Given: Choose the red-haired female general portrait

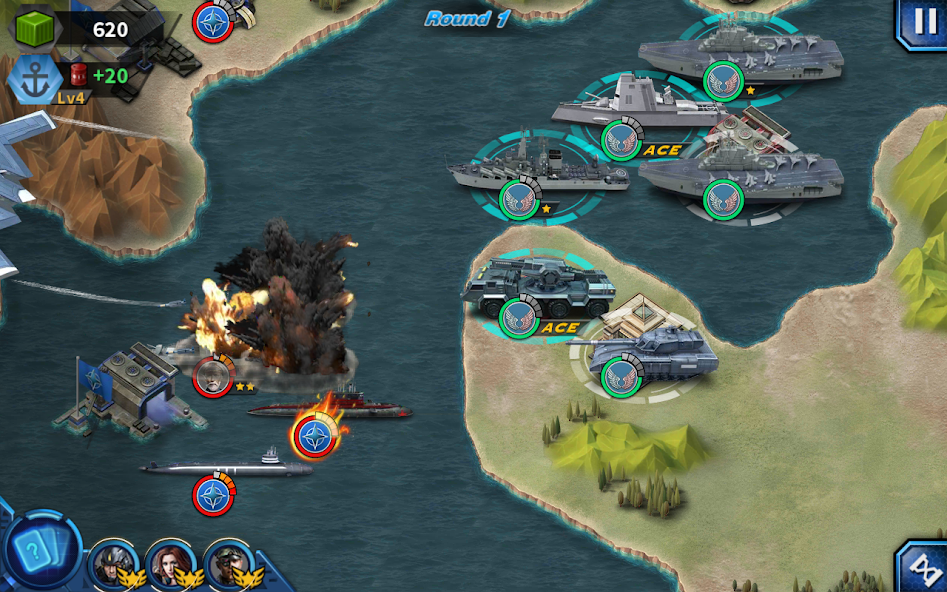Looking at the screenshot, I should pyautogui.click(x=169, y=563).
